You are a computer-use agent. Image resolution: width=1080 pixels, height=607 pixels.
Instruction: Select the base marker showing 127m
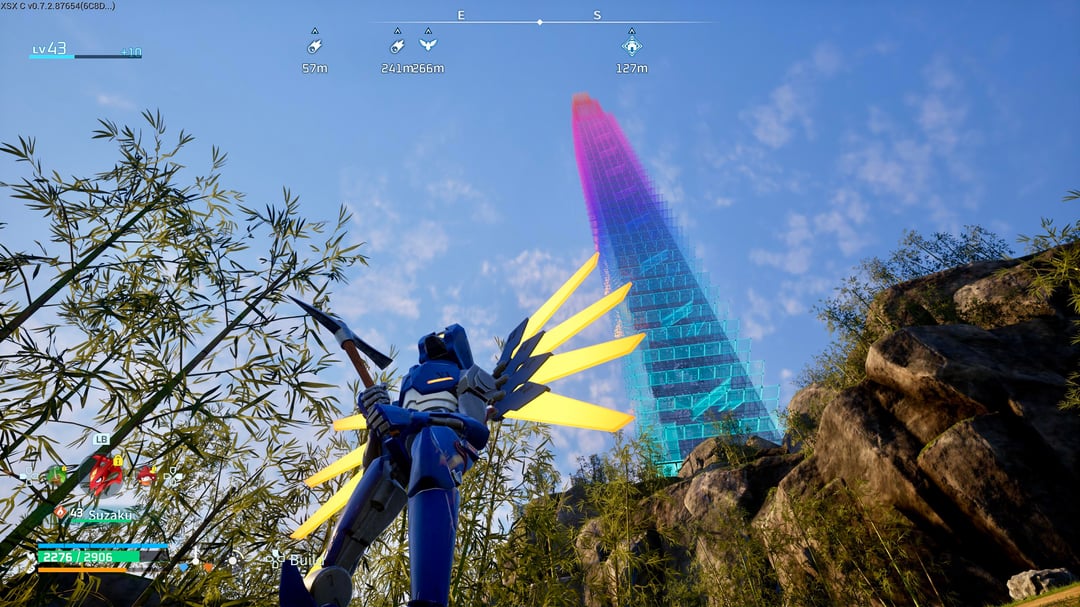coord(631,45)
